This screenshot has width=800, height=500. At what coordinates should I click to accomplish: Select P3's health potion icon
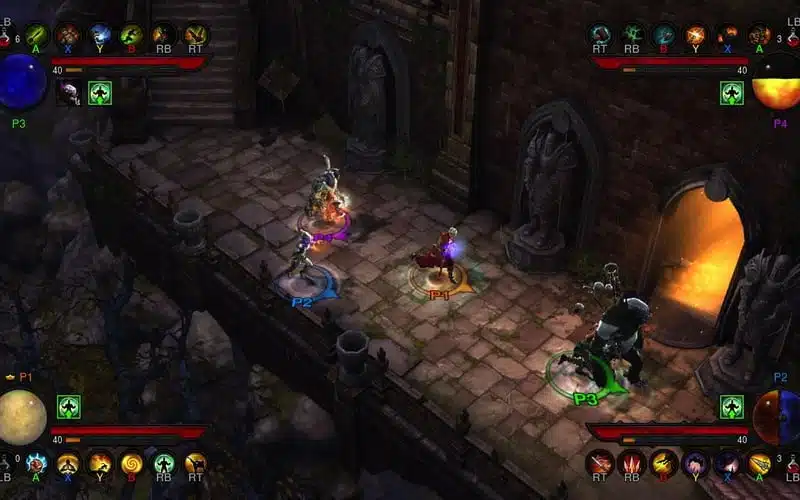pyautogui.click(x=8, y=38)
